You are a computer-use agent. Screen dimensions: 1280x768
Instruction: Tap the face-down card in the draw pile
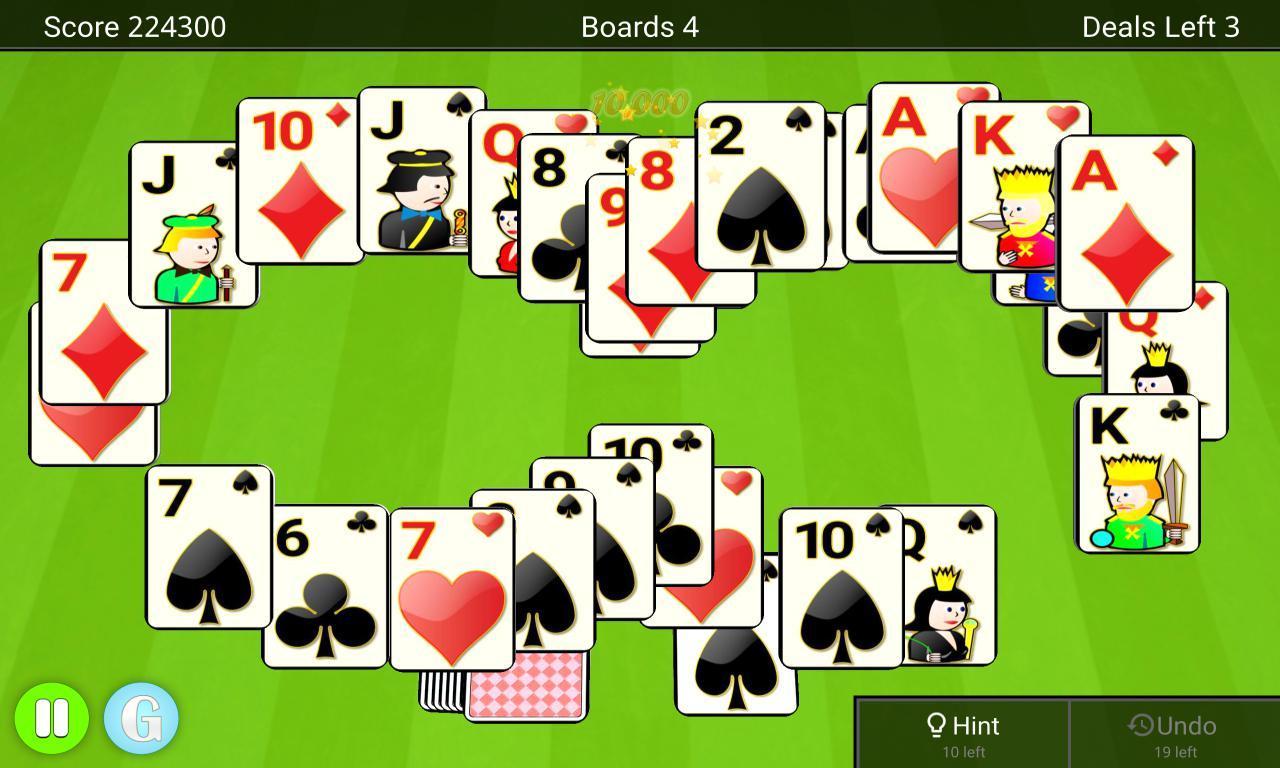coord(525,685)
